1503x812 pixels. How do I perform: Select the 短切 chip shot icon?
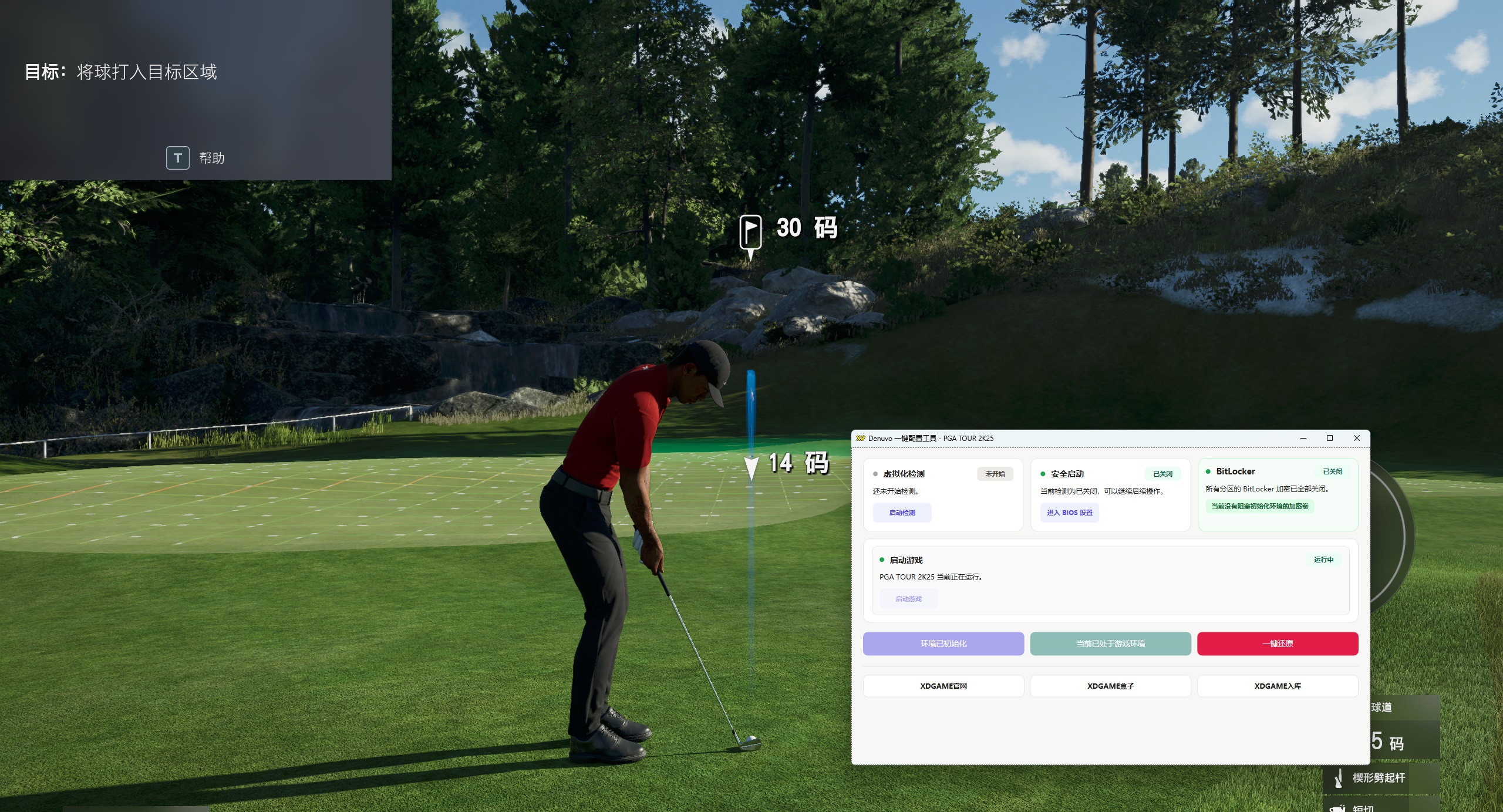(x=1337, y=810)
